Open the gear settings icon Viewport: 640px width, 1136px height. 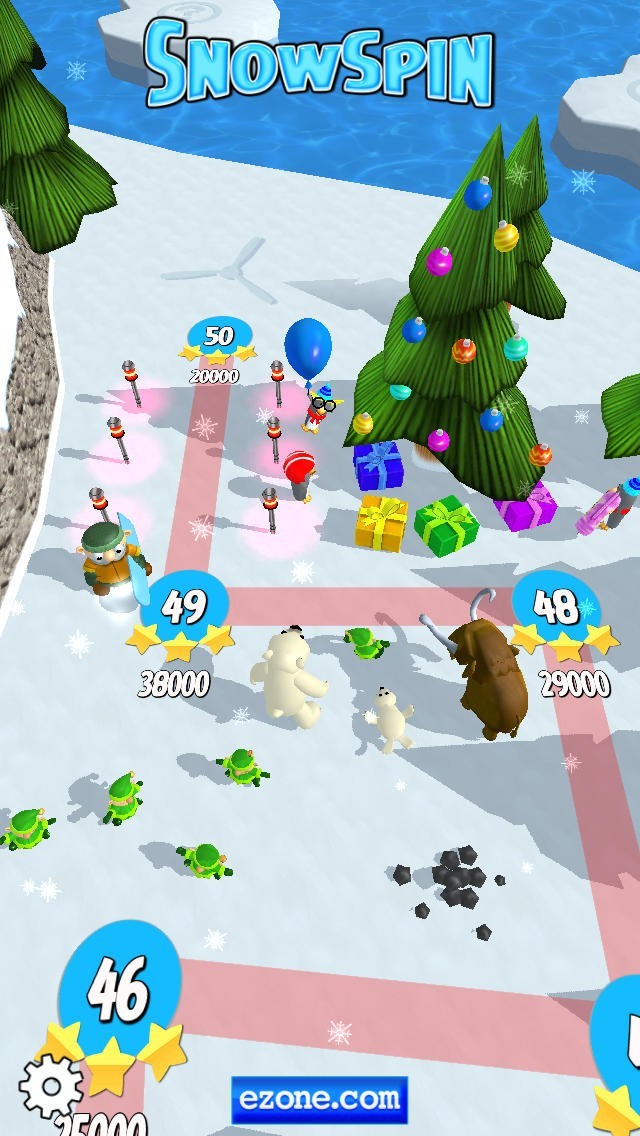51,1087
